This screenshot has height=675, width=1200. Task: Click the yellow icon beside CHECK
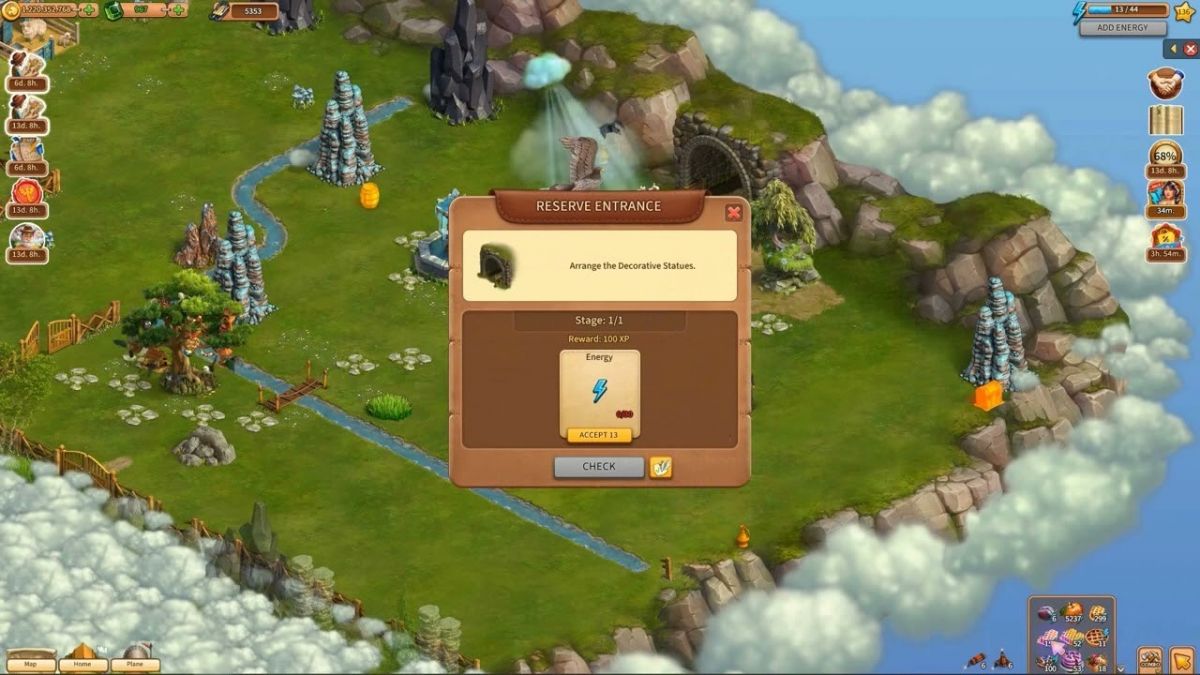tap(660, 466)
